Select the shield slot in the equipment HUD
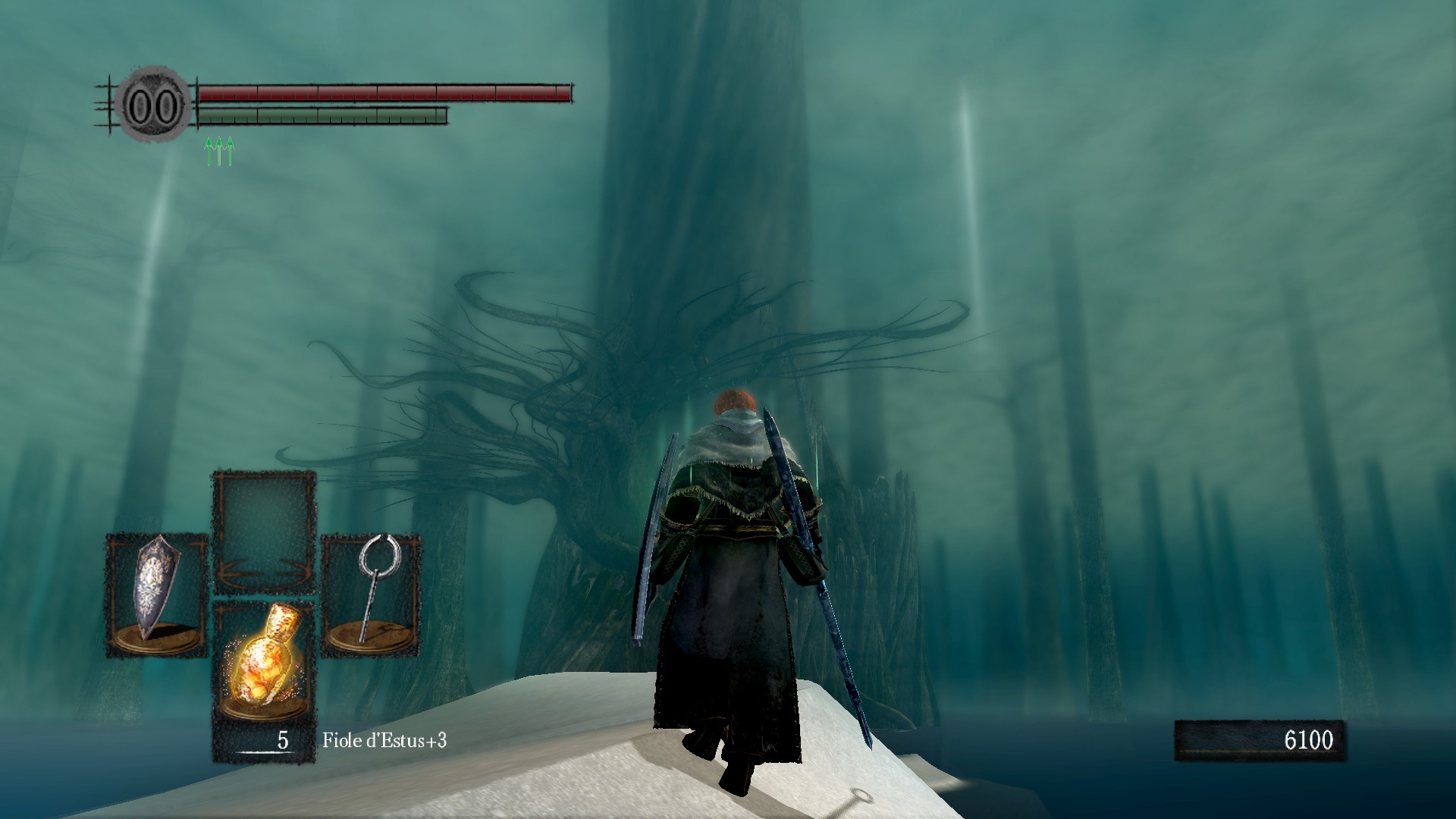This screenshot has width=1456, height=819. 156,595
